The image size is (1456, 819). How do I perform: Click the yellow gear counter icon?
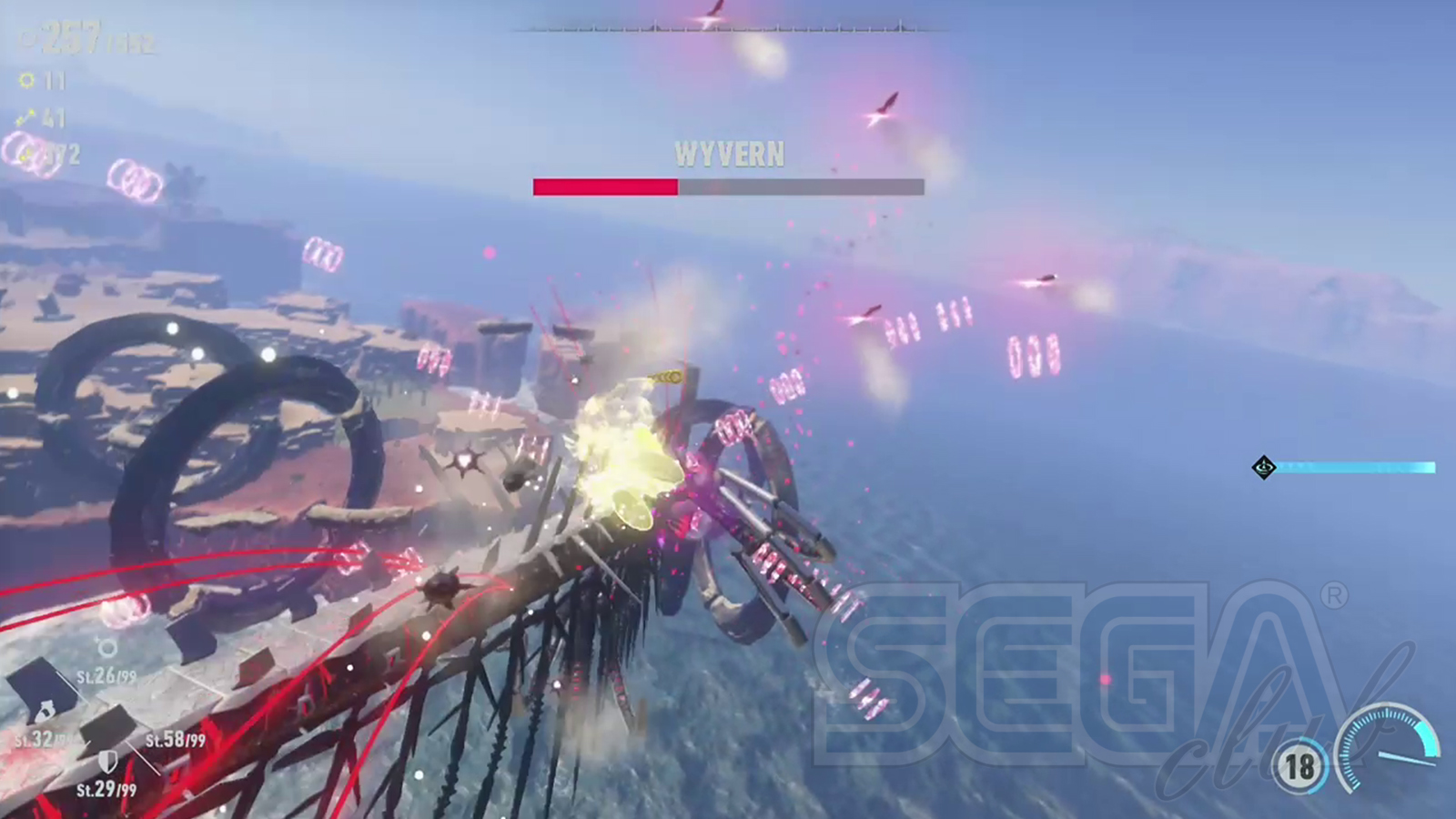27,81
